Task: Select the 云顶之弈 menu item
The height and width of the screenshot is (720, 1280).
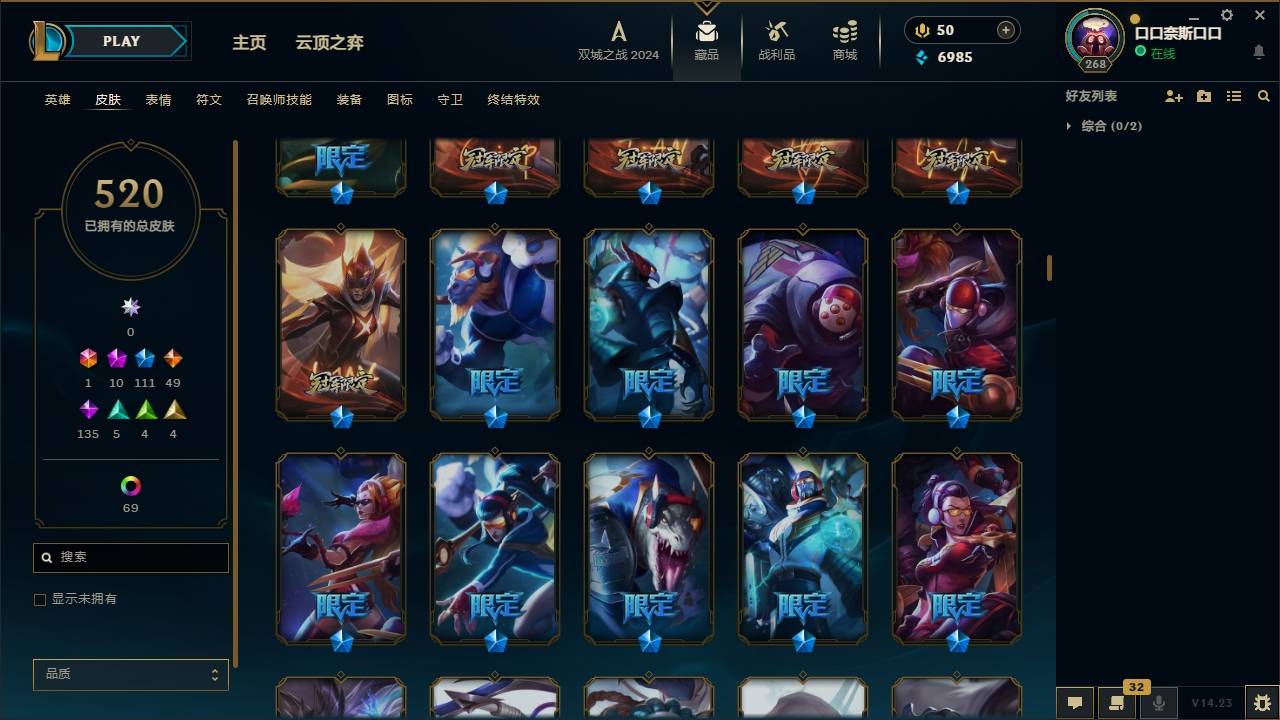Action: [330, 43]
